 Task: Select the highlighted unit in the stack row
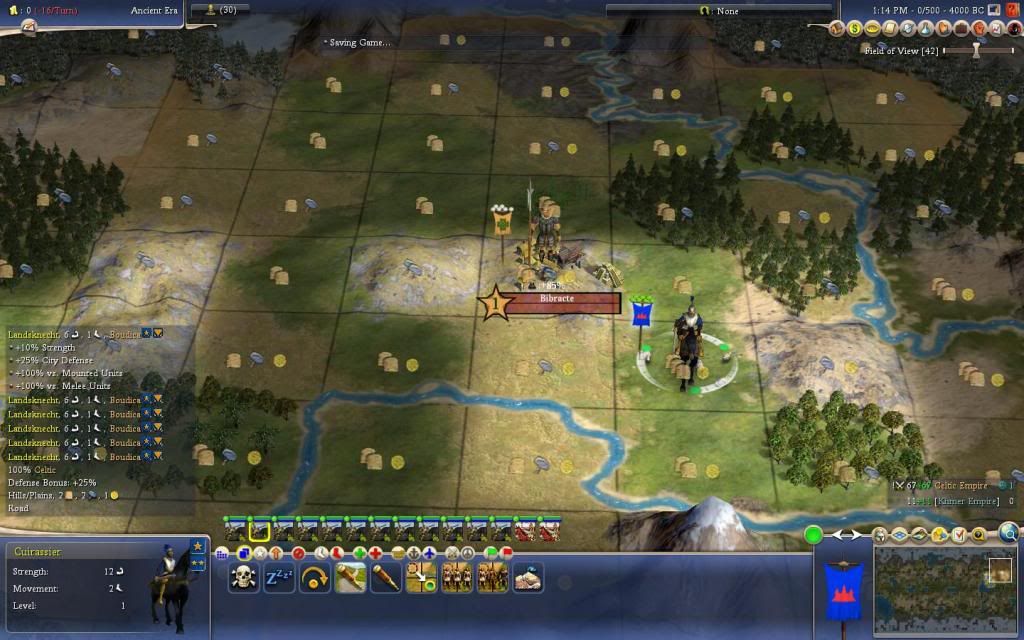coord(260,530)
